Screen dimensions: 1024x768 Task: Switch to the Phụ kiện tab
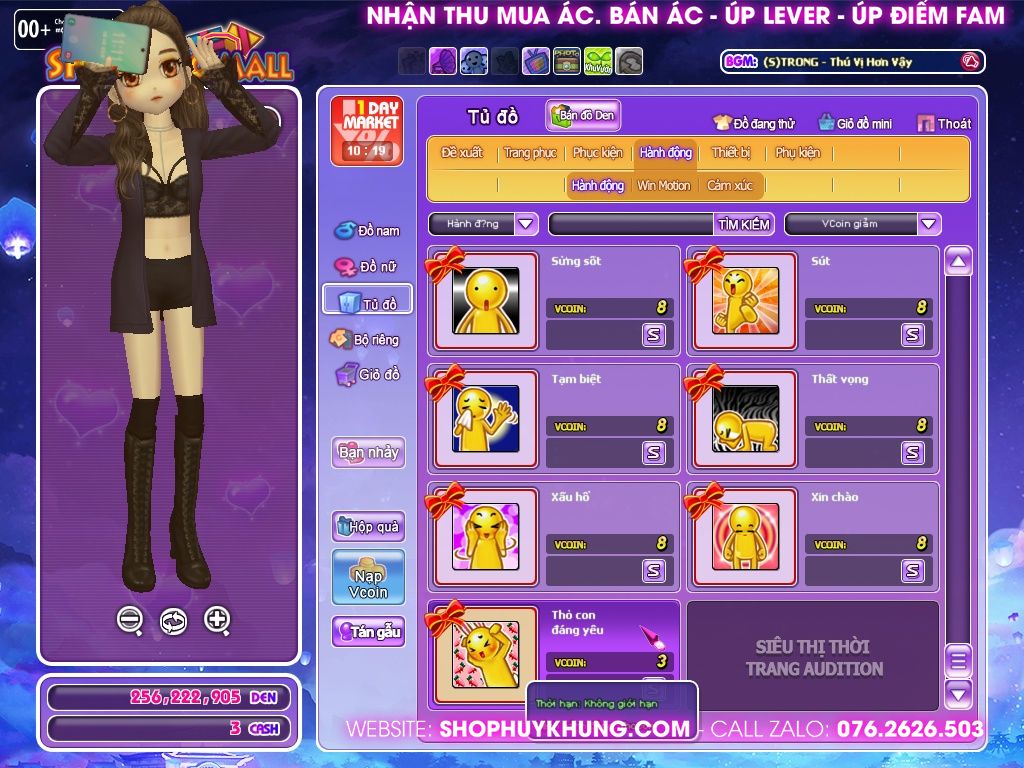pyautogui.click(x=797, y=153)
